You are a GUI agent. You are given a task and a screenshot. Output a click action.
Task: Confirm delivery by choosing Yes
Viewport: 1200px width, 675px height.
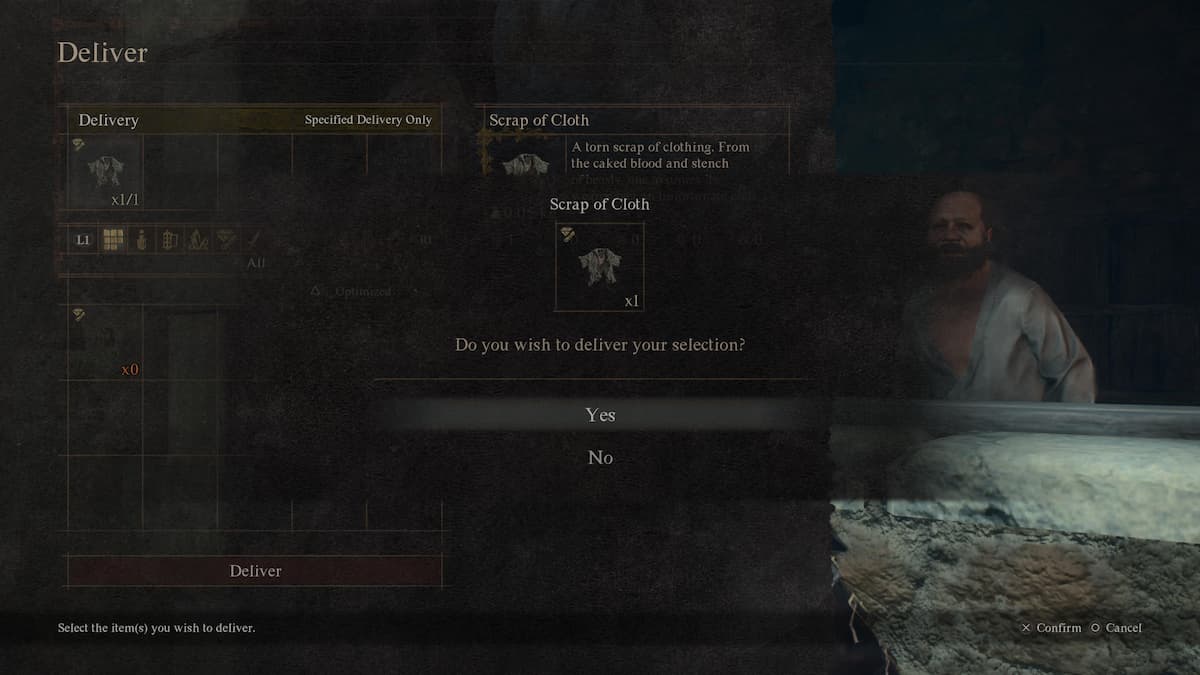[600, 415]
